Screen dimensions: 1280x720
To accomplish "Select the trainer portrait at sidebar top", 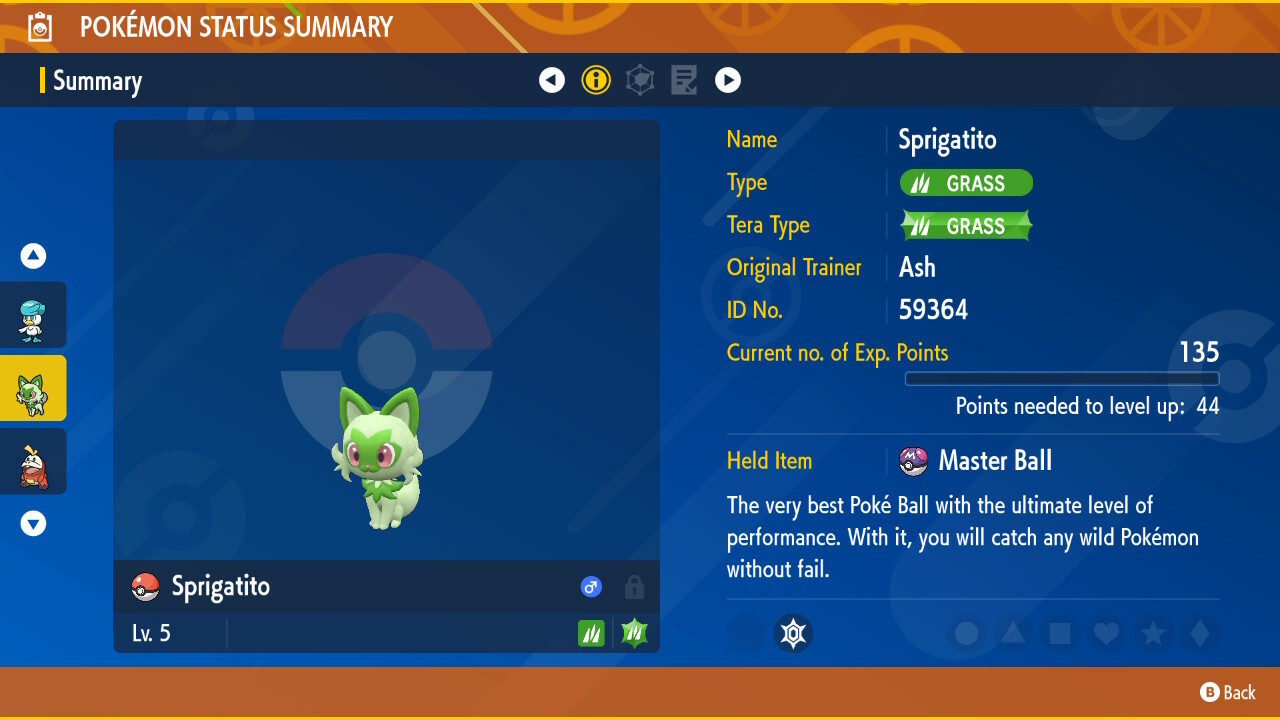I will pos(33,315).
